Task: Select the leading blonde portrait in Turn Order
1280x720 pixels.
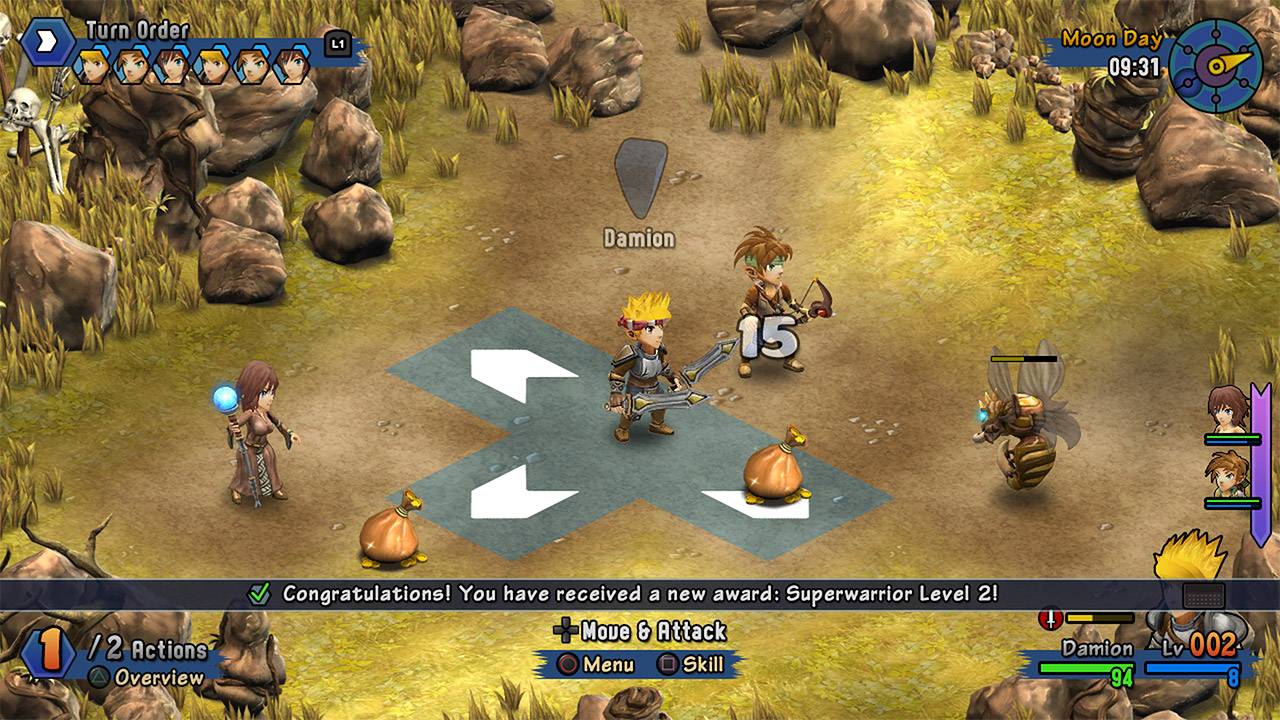Action: click(x=92, y=66)
